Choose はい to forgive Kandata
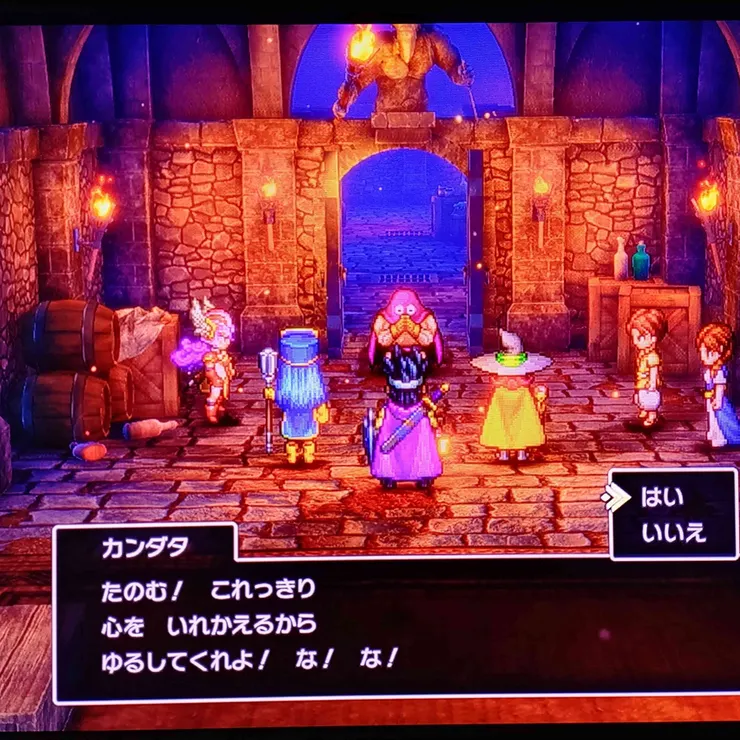This screenshot has width=740, height=740. pyautogui.click(x=662, y=497)
